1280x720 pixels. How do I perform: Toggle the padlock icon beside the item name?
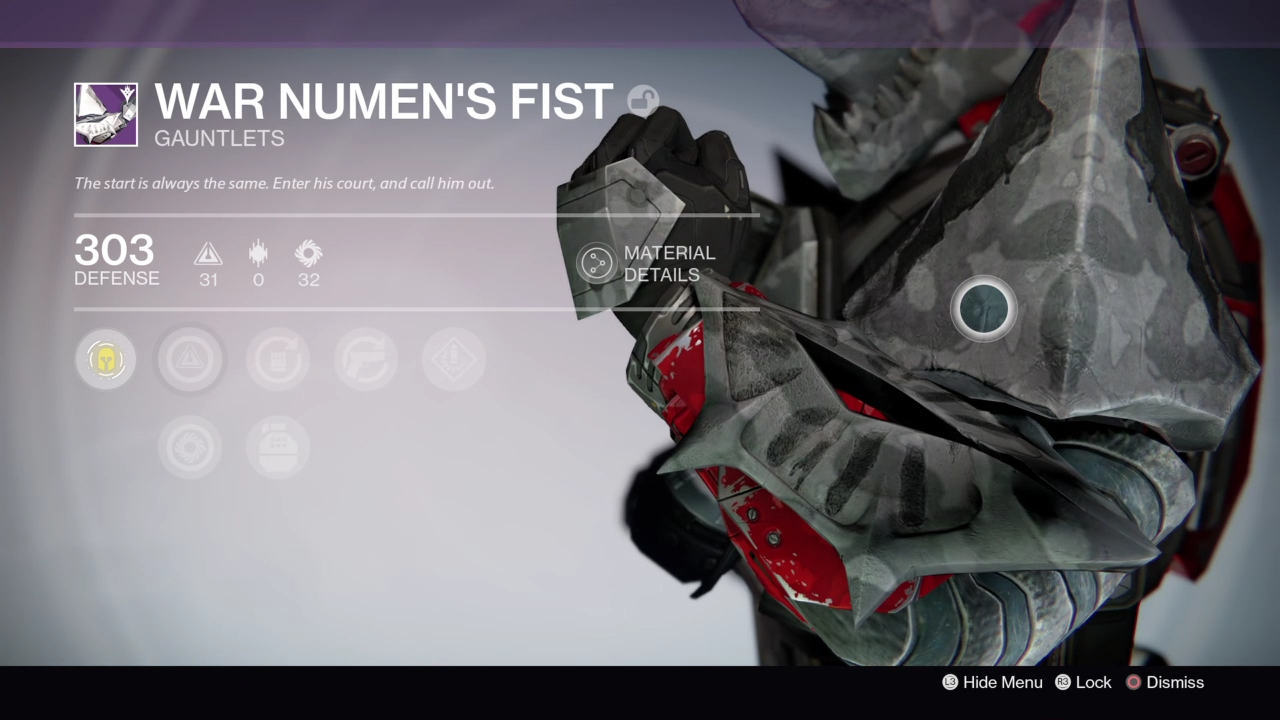coord(643,101)
